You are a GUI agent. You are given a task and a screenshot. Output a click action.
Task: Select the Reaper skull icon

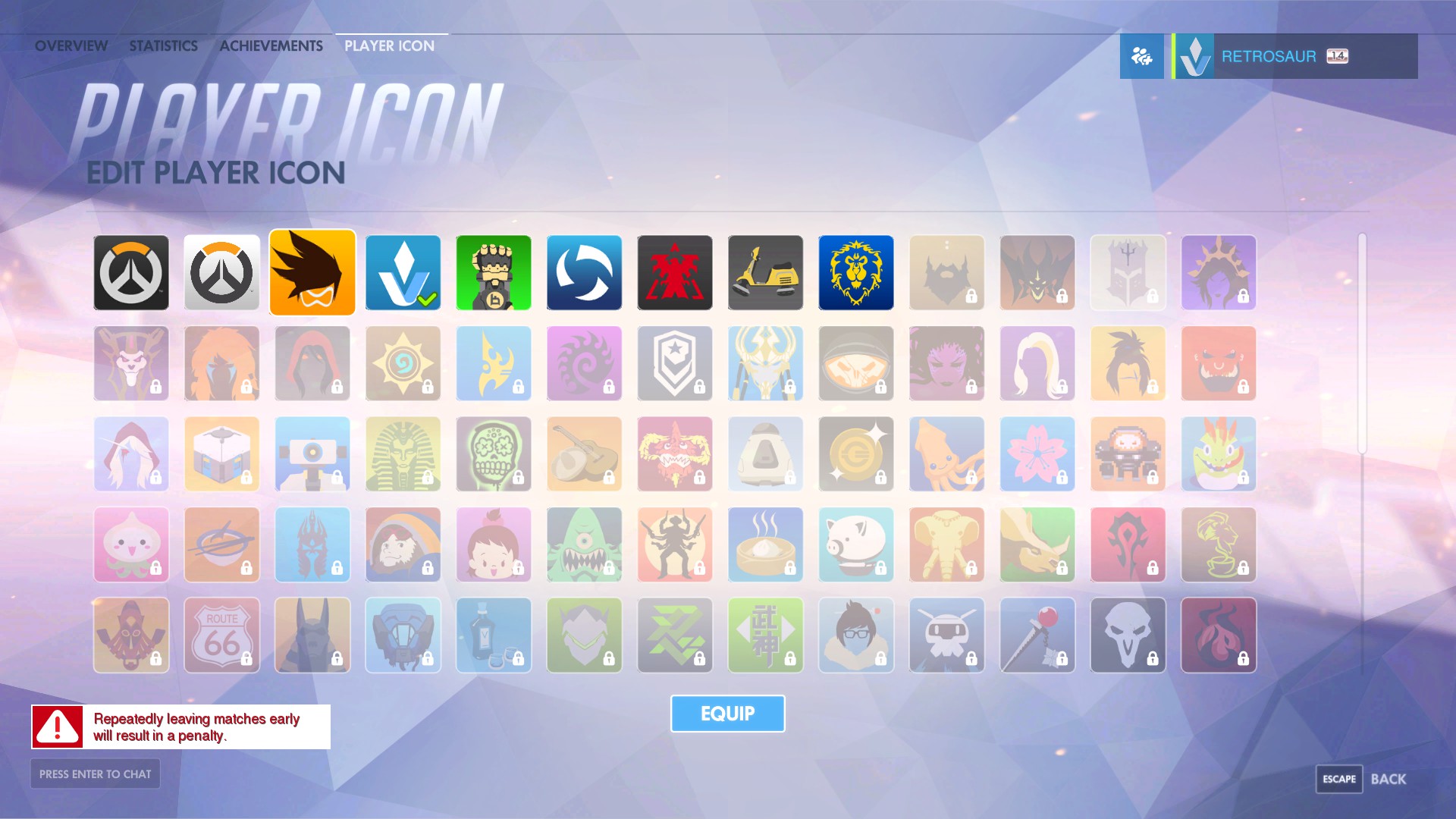(x=1128, y=635)
